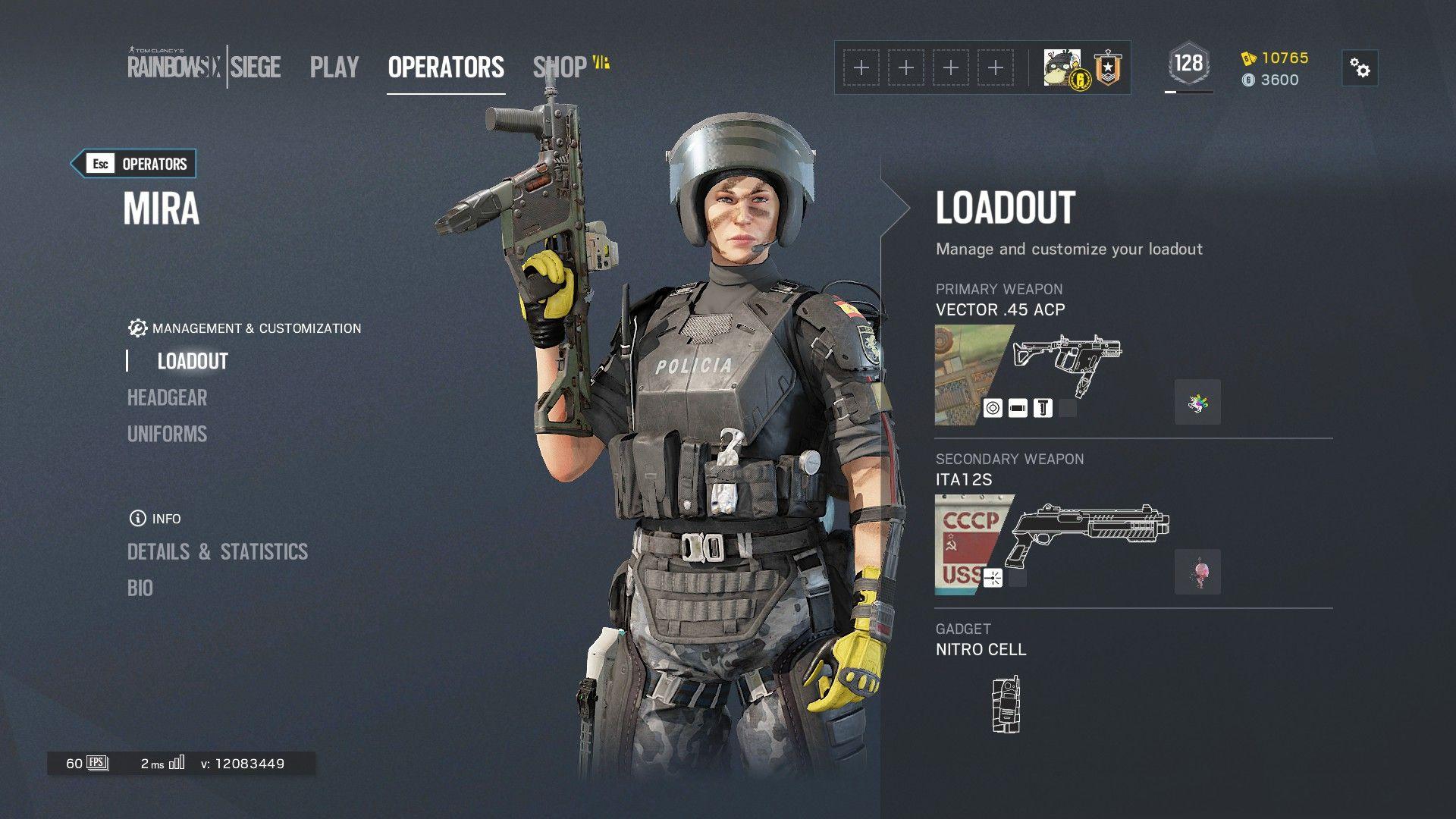Go to the Shop tab
Screen dimensions: 1456x819
pyautogui.click(x=560, y=67)
